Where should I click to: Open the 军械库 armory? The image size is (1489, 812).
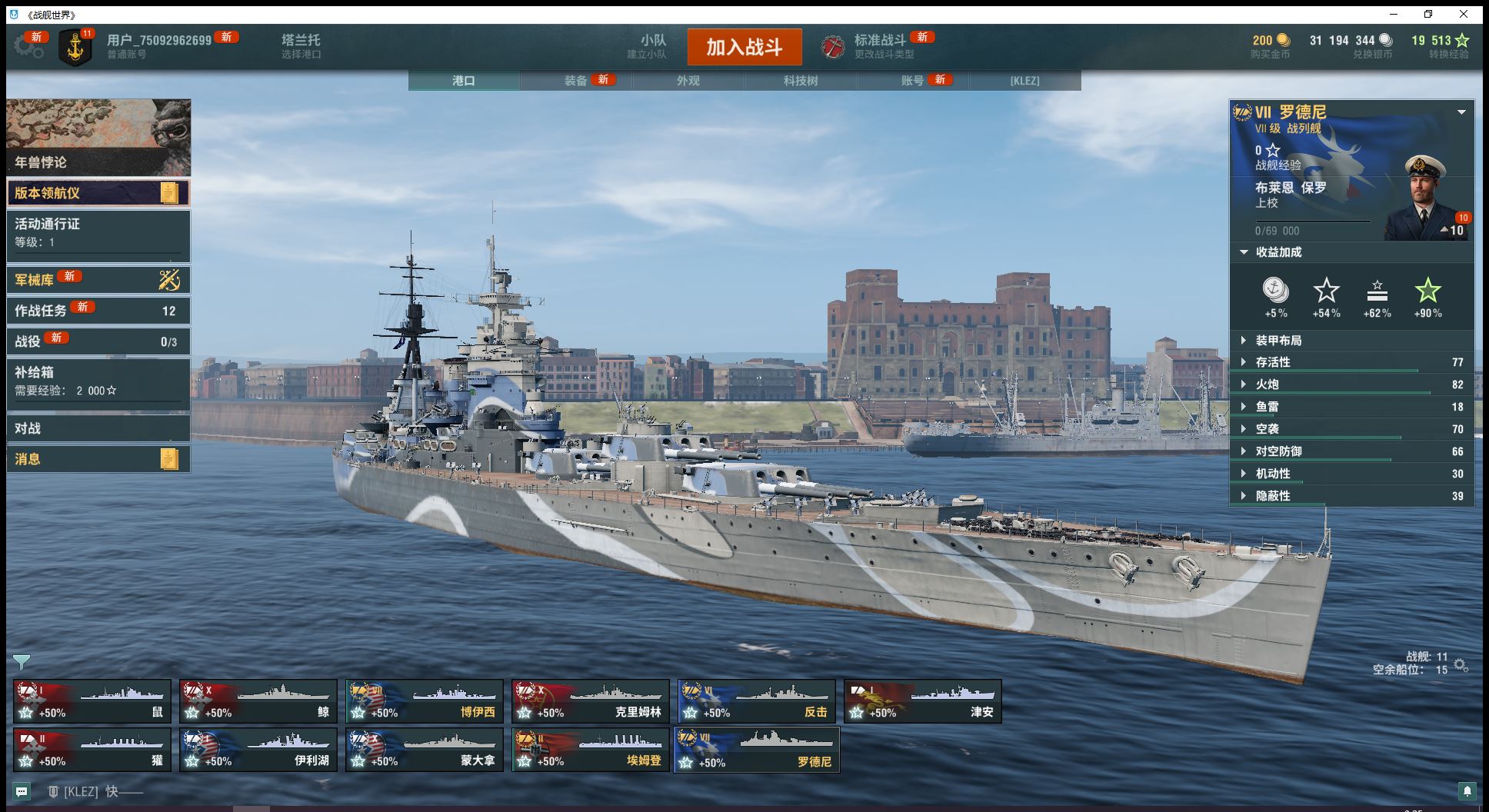98,280
